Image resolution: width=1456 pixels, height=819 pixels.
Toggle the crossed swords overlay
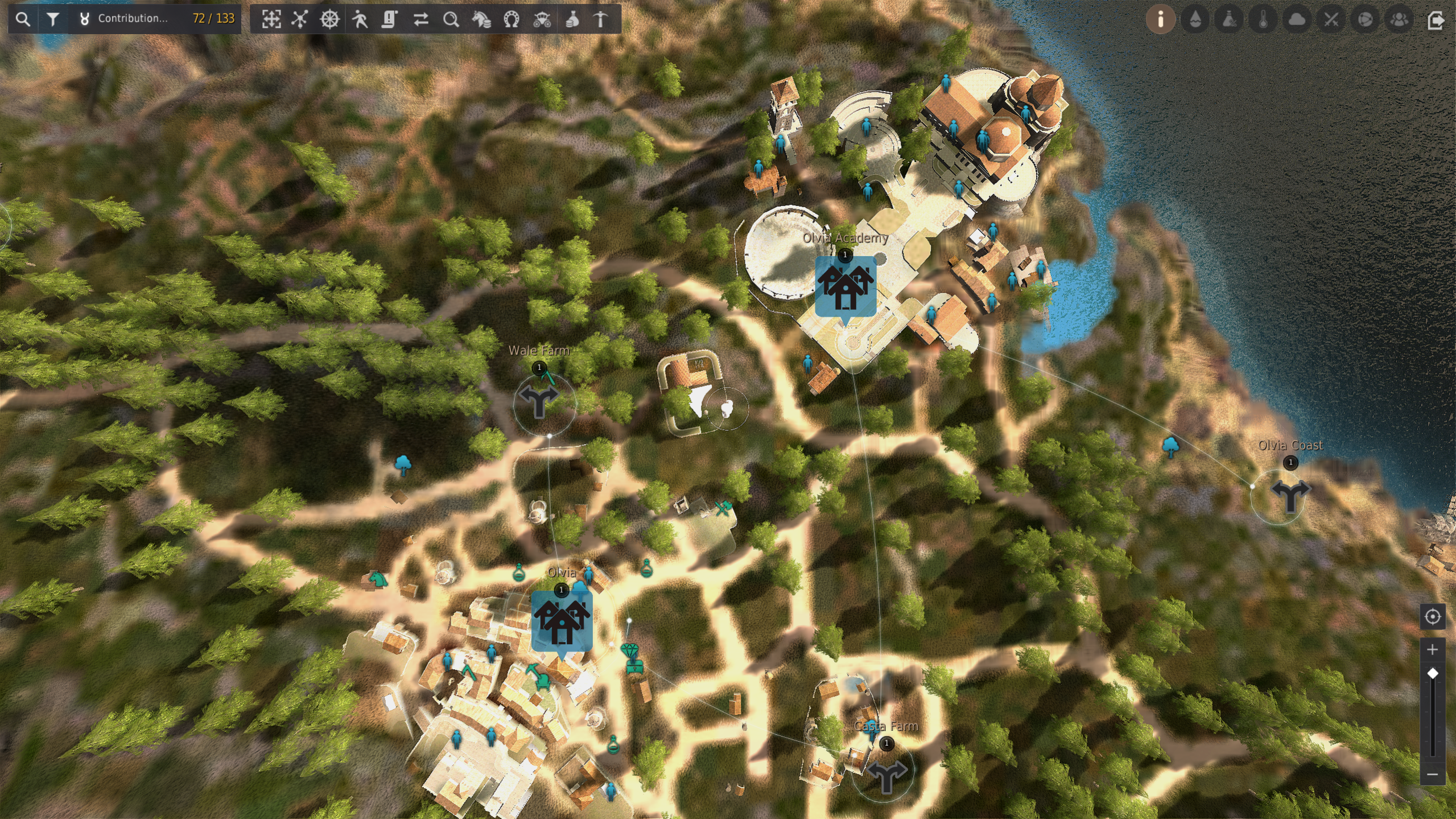click(1331, 19)
